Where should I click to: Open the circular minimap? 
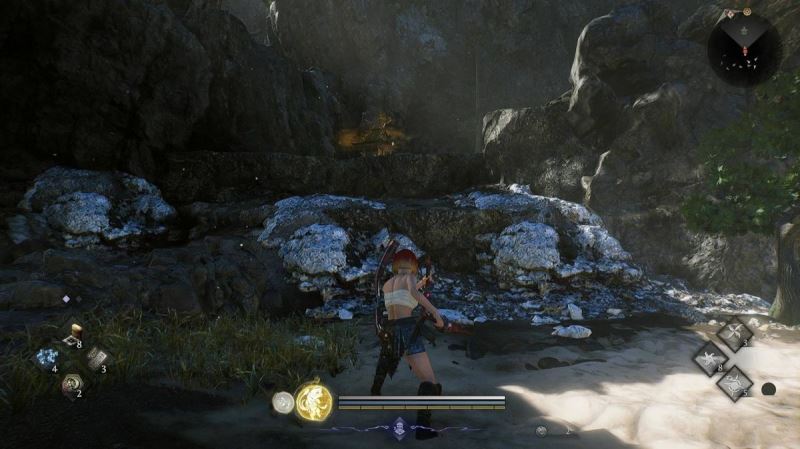tap(743, 49)
